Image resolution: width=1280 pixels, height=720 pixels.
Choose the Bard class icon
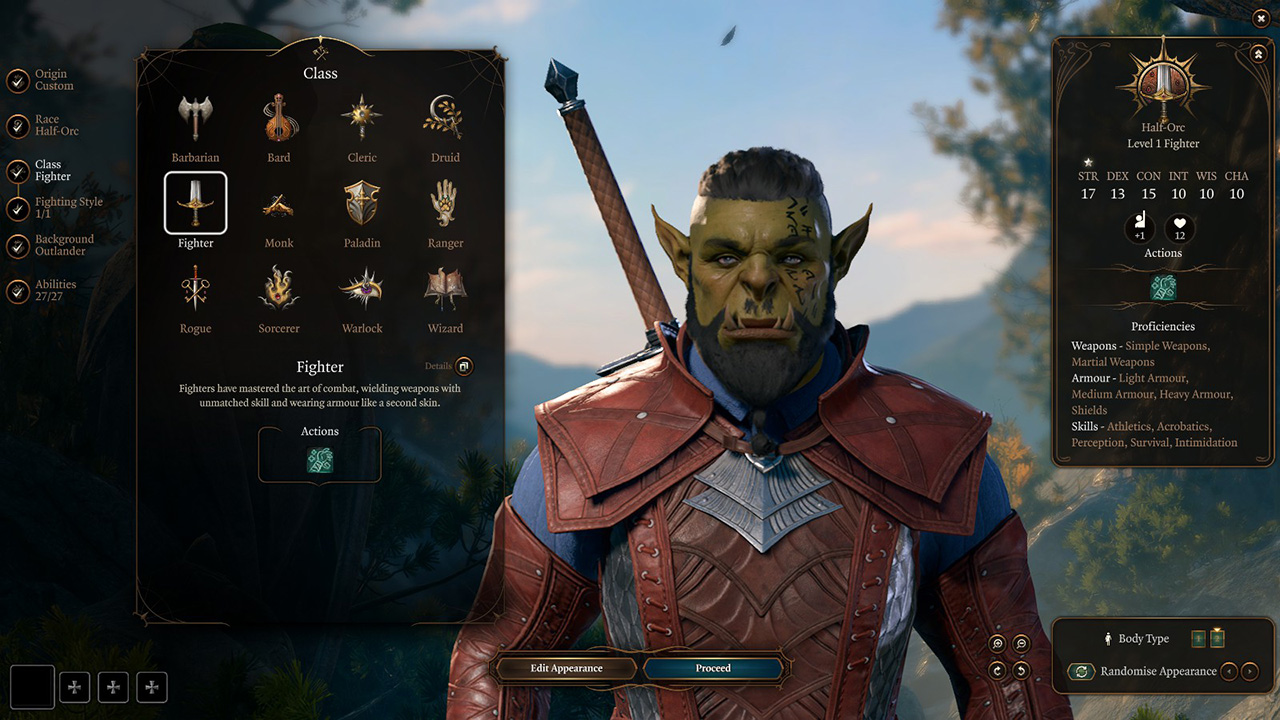(279, 119)
